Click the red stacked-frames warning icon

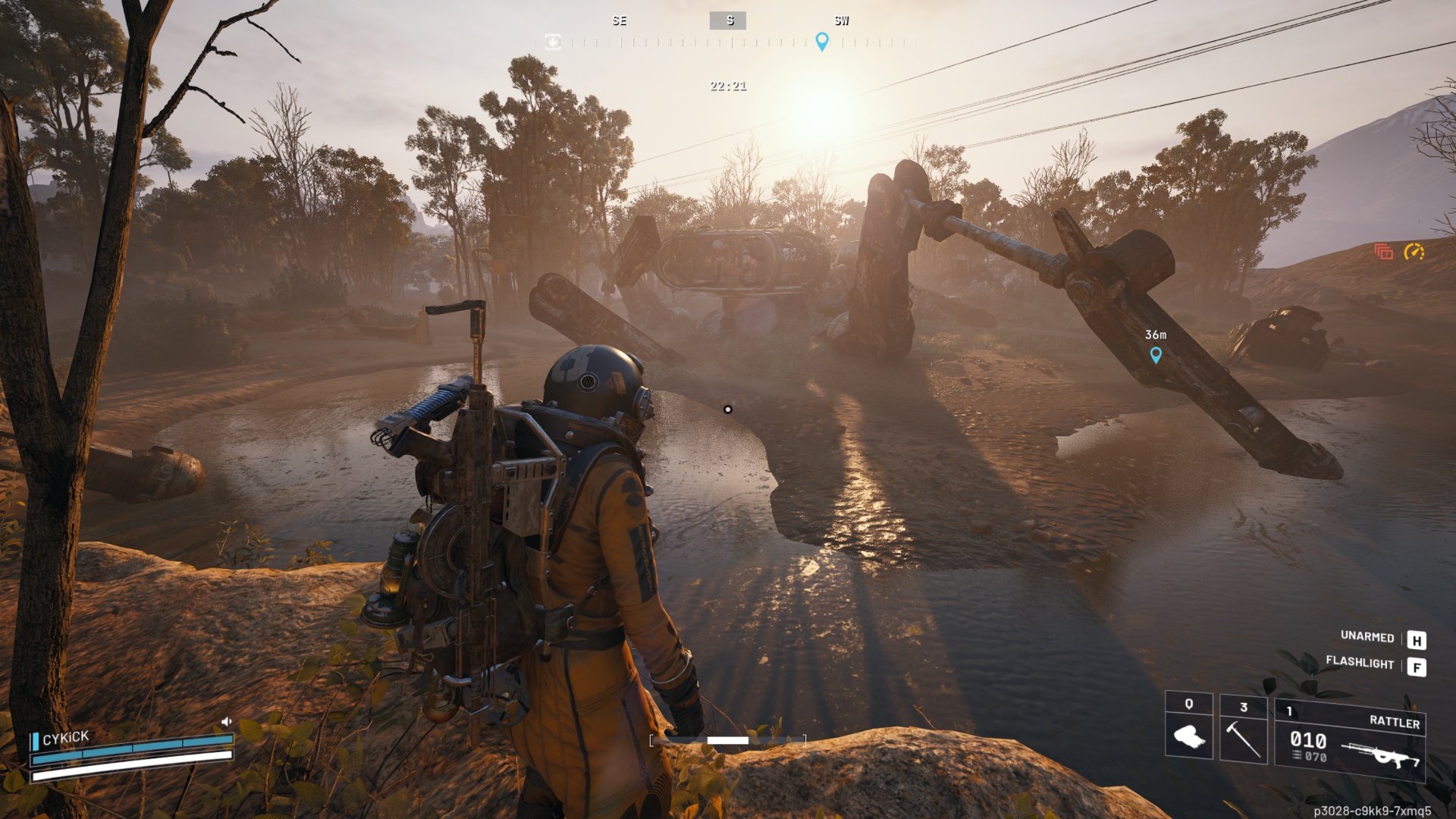[1384, 252]
